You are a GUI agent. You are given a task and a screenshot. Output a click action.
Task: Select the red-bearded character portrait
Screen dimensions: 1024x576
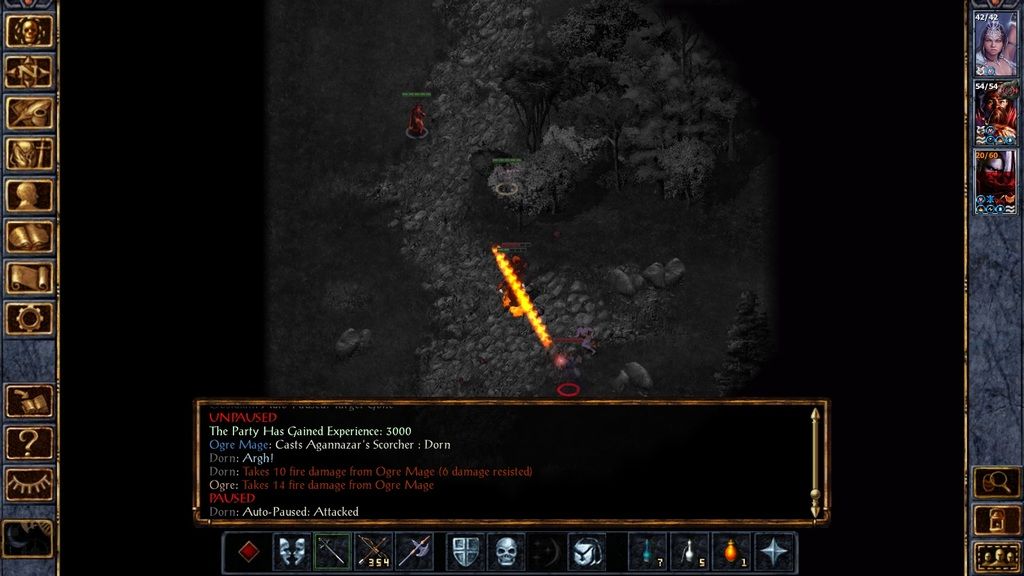995,113
